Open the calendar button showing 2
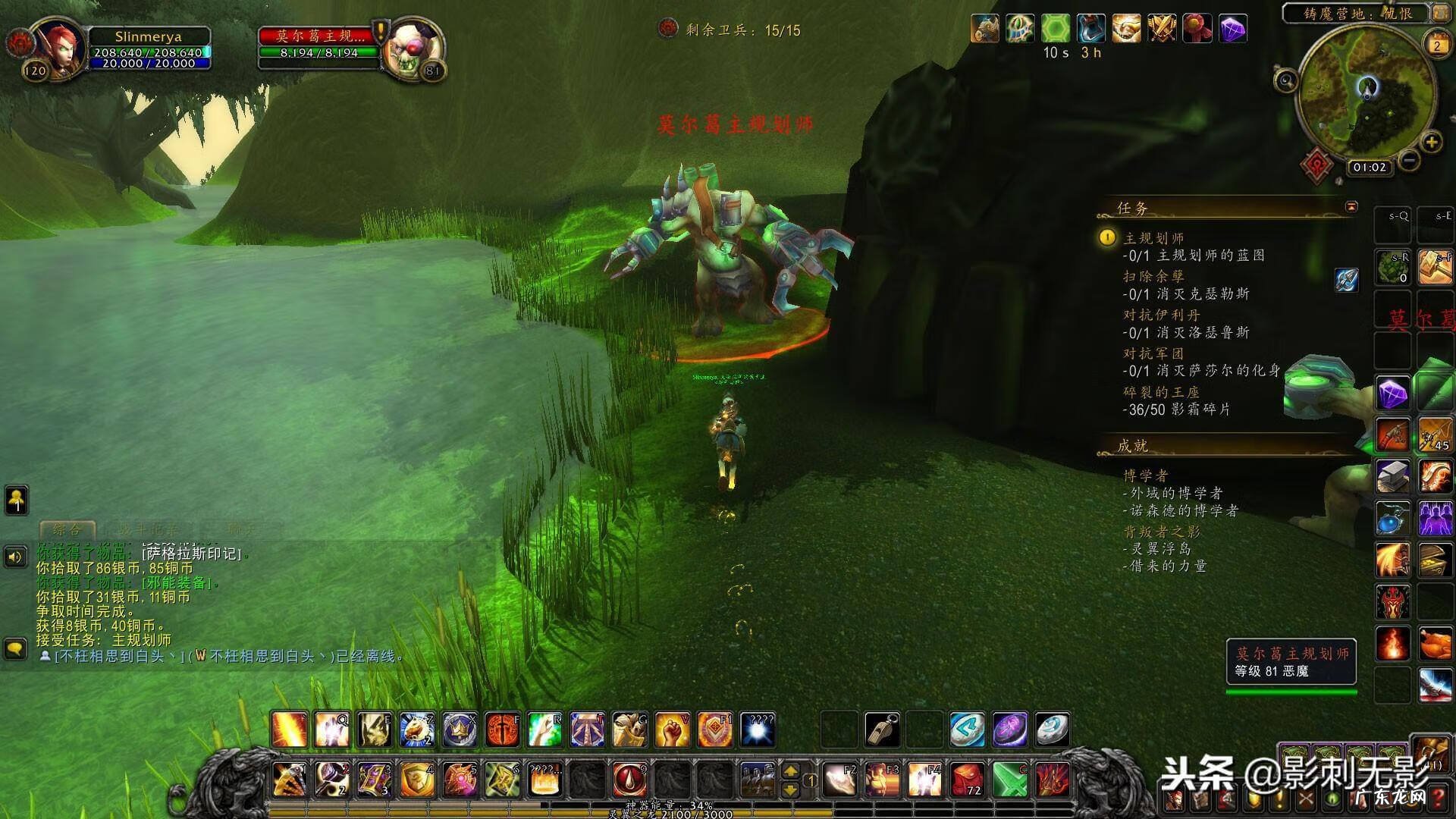 (1436, 45)
